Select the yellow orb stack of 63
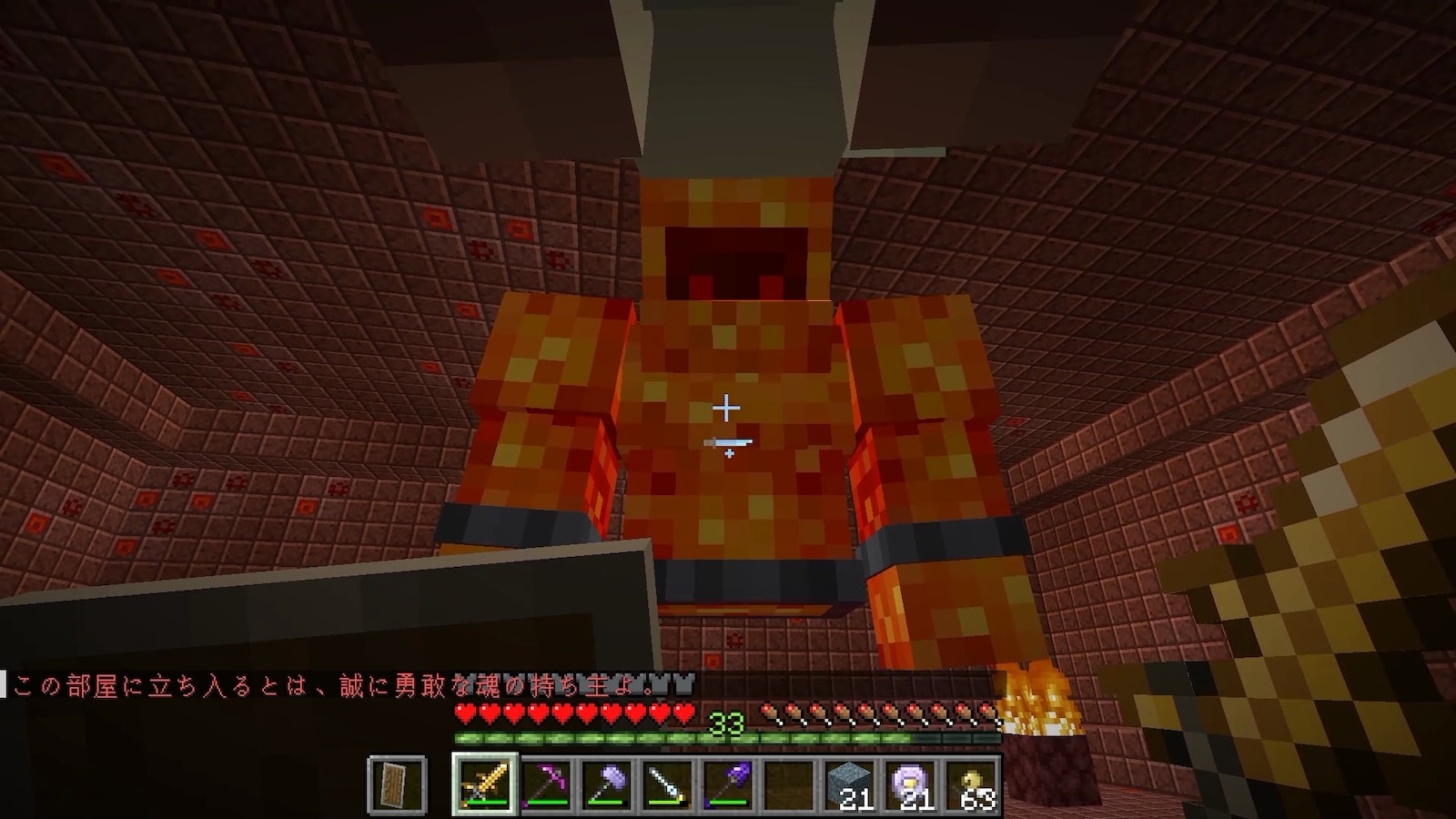 [x=973, y=783]
